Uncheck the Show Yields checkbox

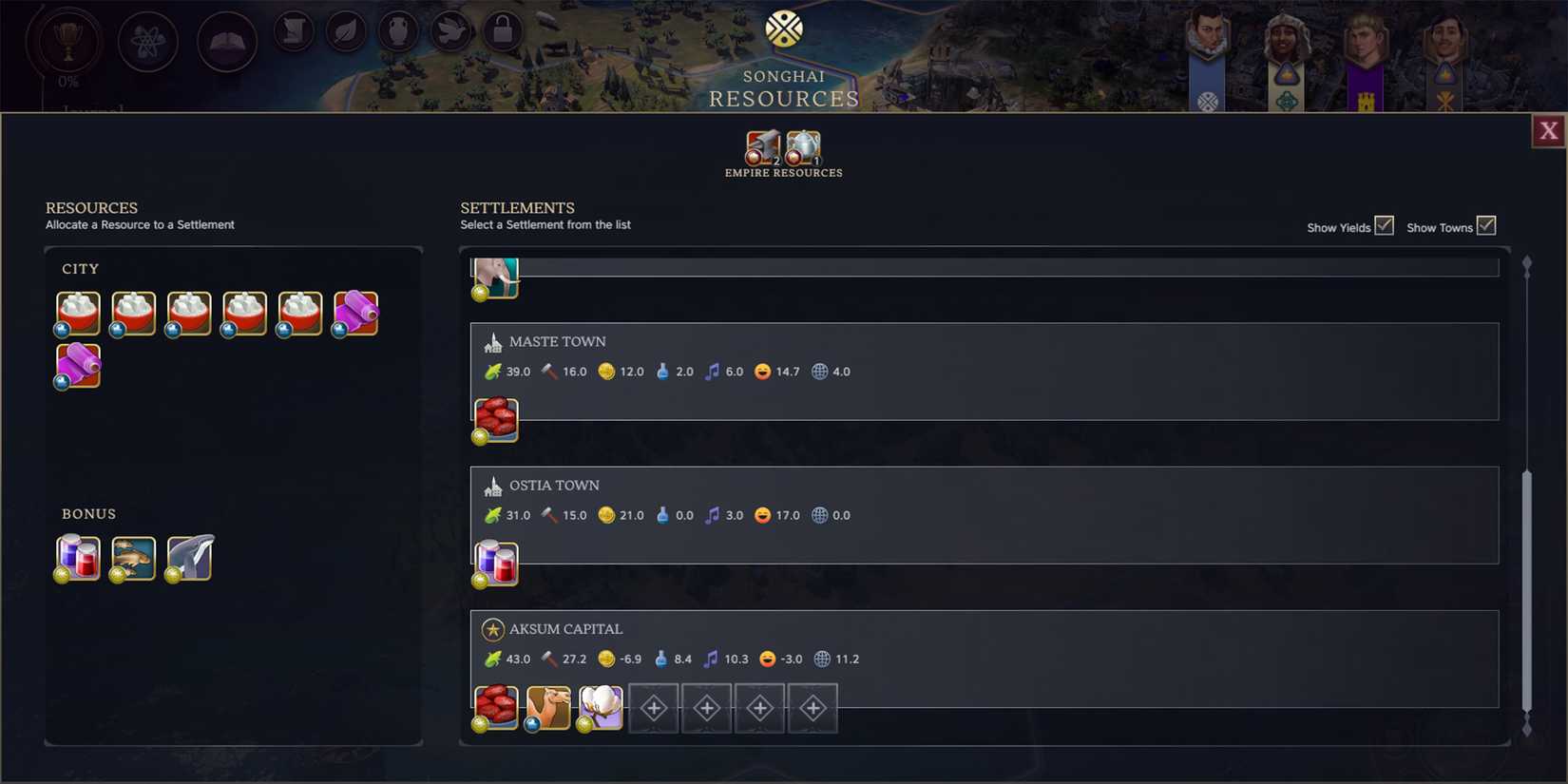tap(1385, 225)
